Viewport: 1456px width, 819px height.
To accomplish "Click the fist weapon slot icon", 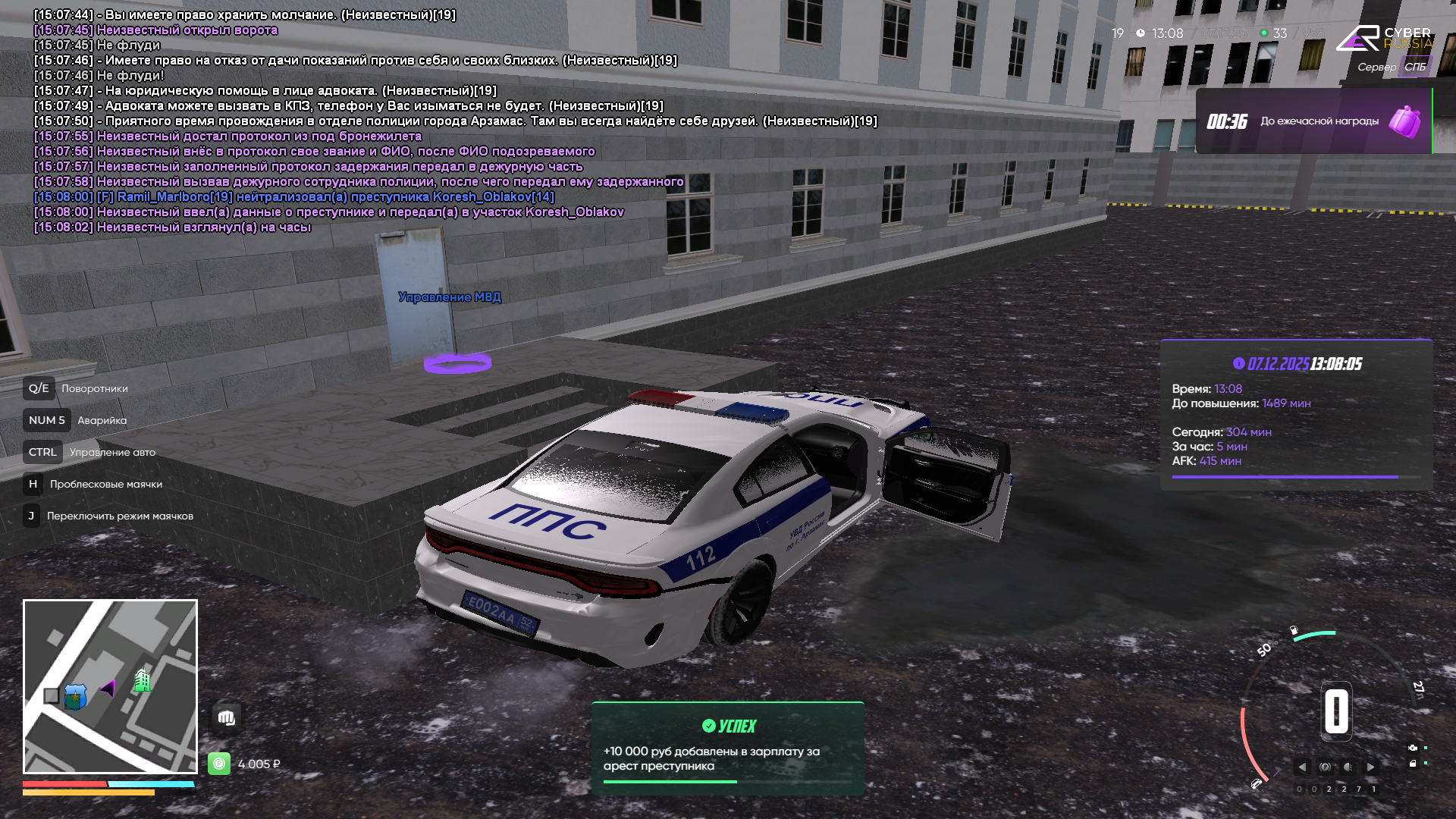I will coord(226,717).
